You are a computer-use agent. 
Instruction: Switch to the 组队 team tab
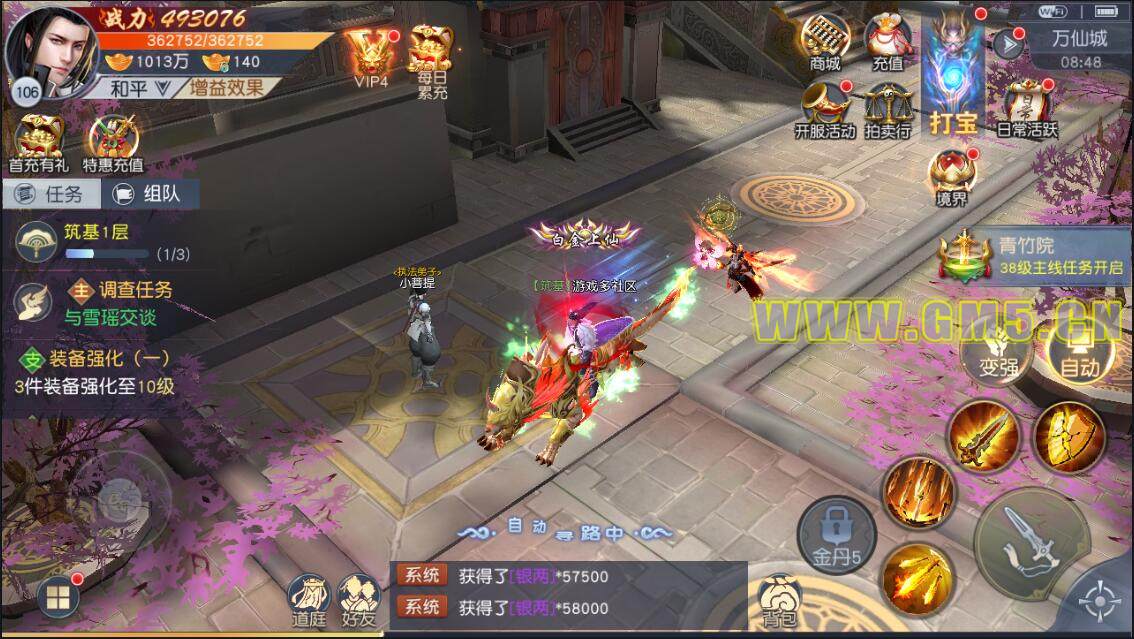(x=147, y=194)
